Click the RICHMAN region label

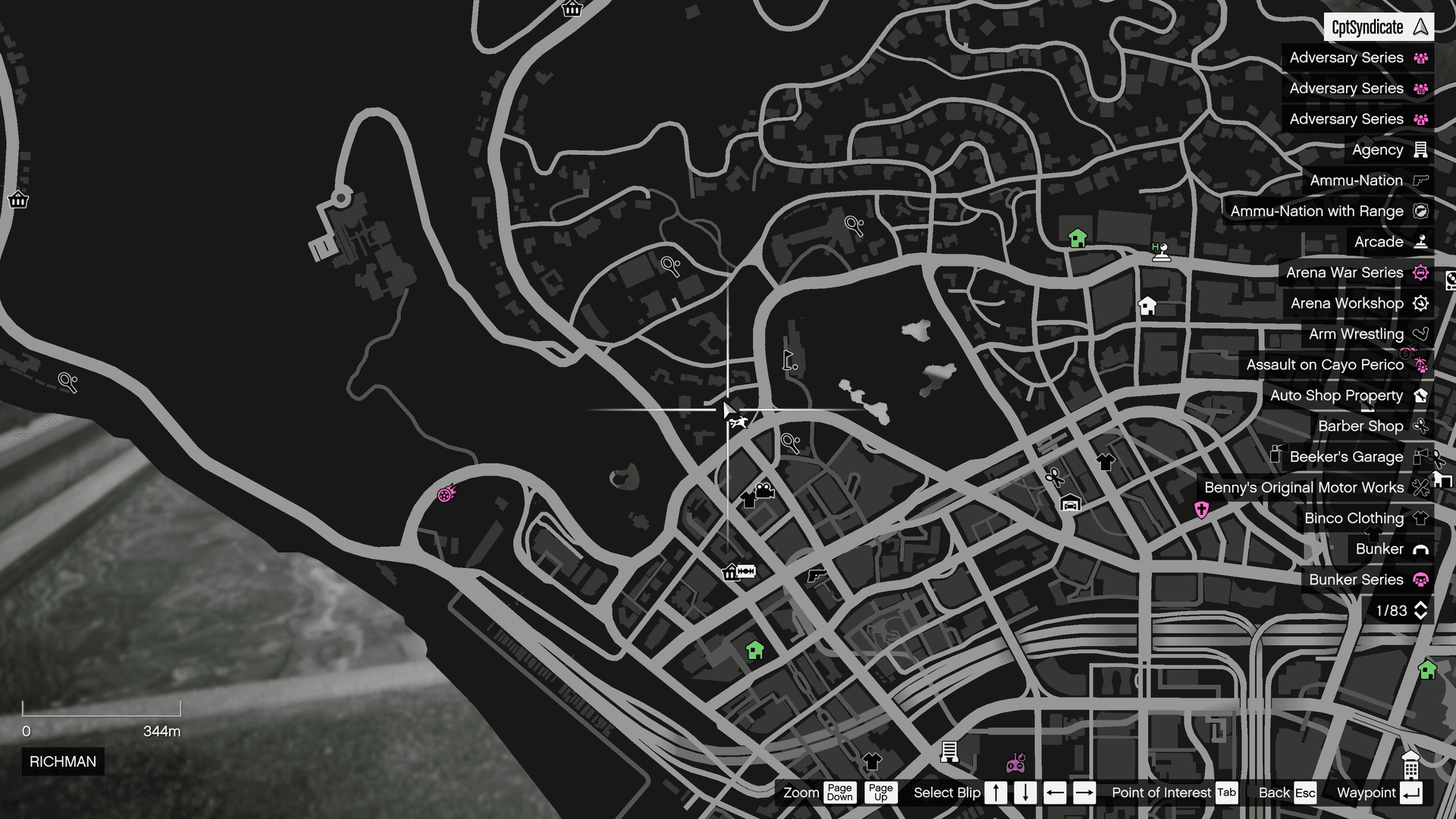(x=63, y=762)
